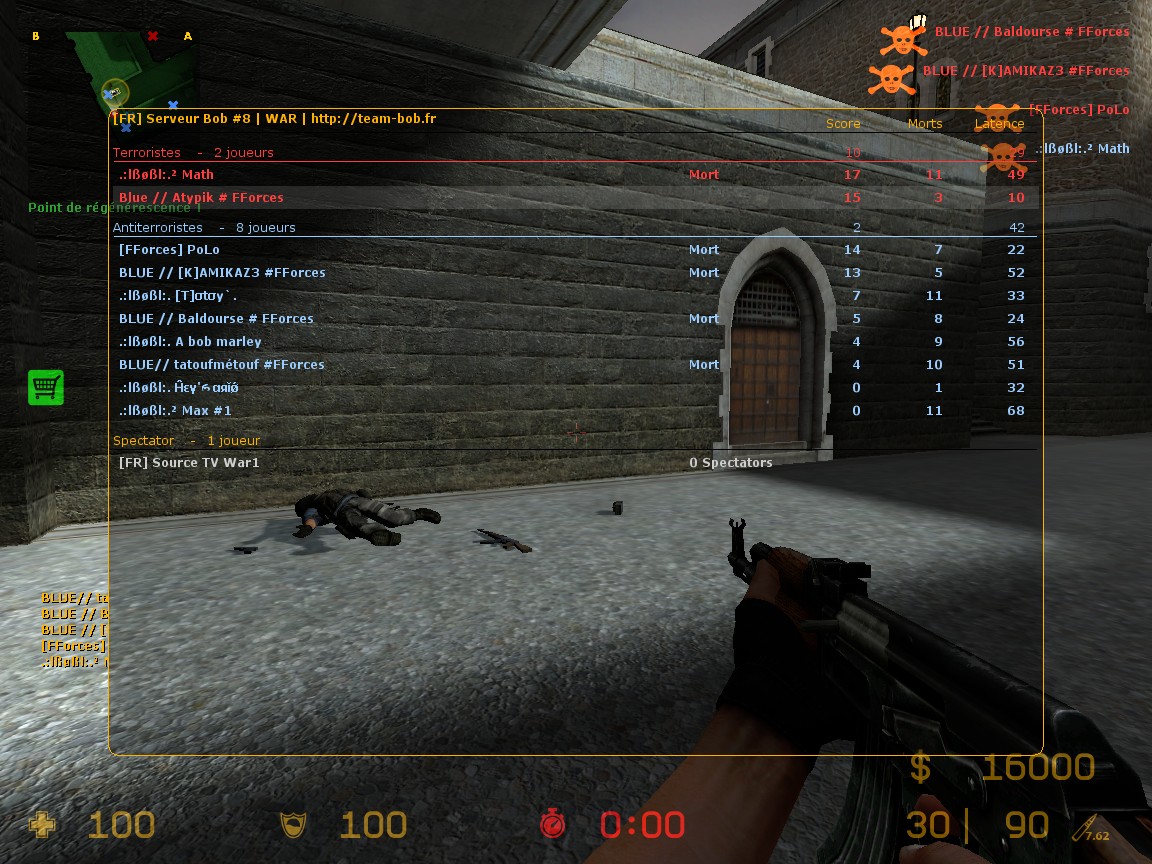Click the Score column header
This screenshot has height=864, width=1152.
pos(843,124)
